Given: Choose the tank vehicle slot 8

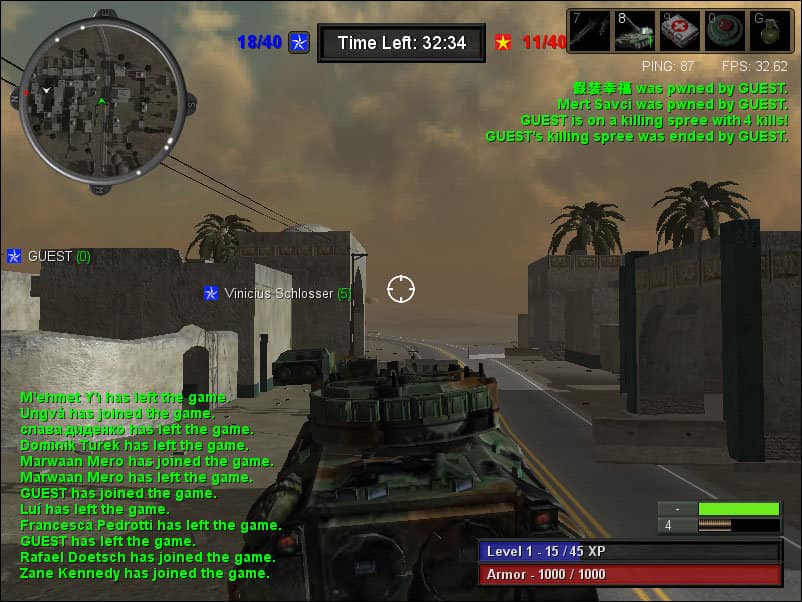Looking at the screenshot, I should [633, 31].
